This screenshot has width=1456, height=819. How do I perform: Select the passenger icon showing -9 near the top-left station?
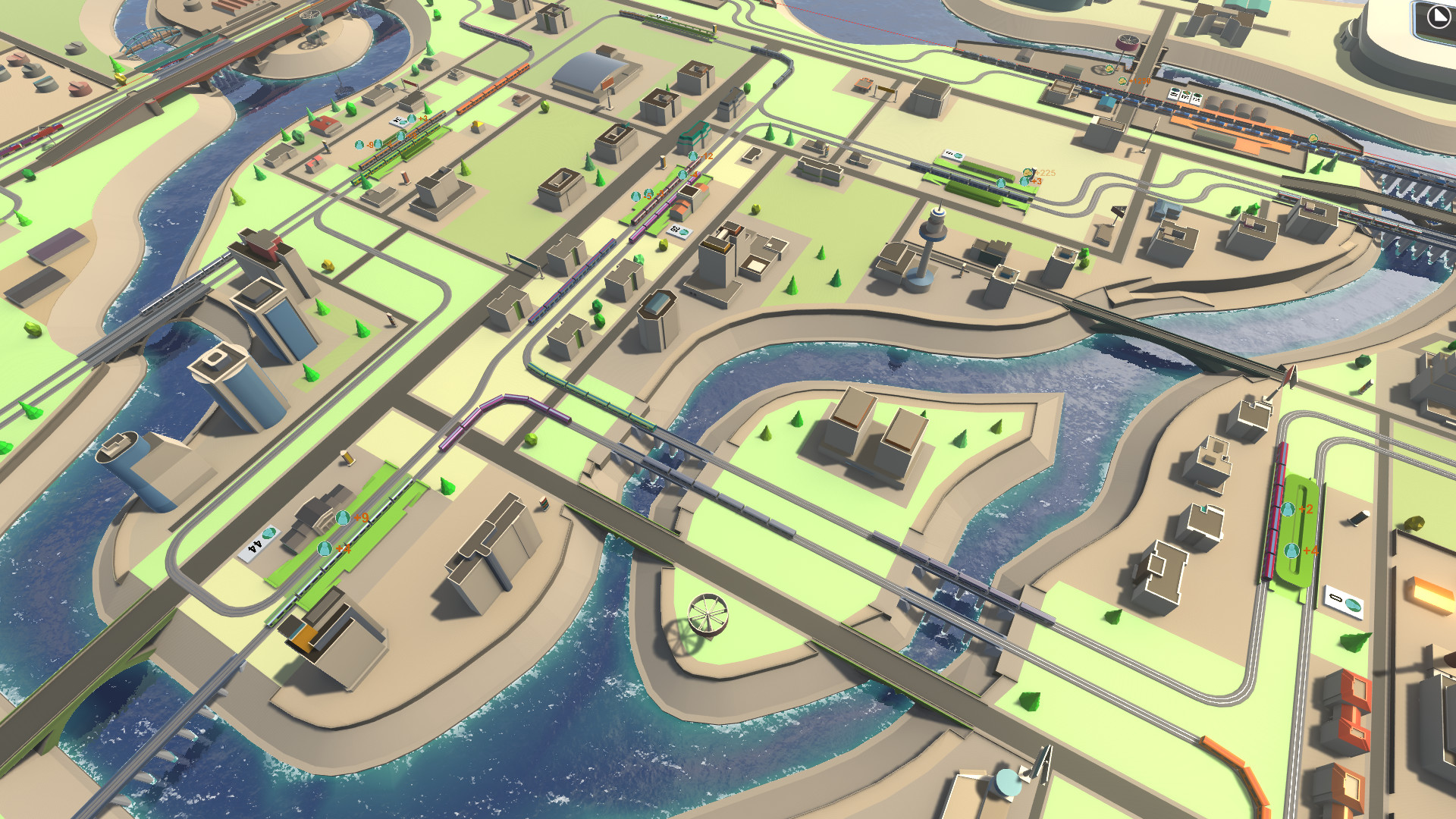[x=359, y=146]
